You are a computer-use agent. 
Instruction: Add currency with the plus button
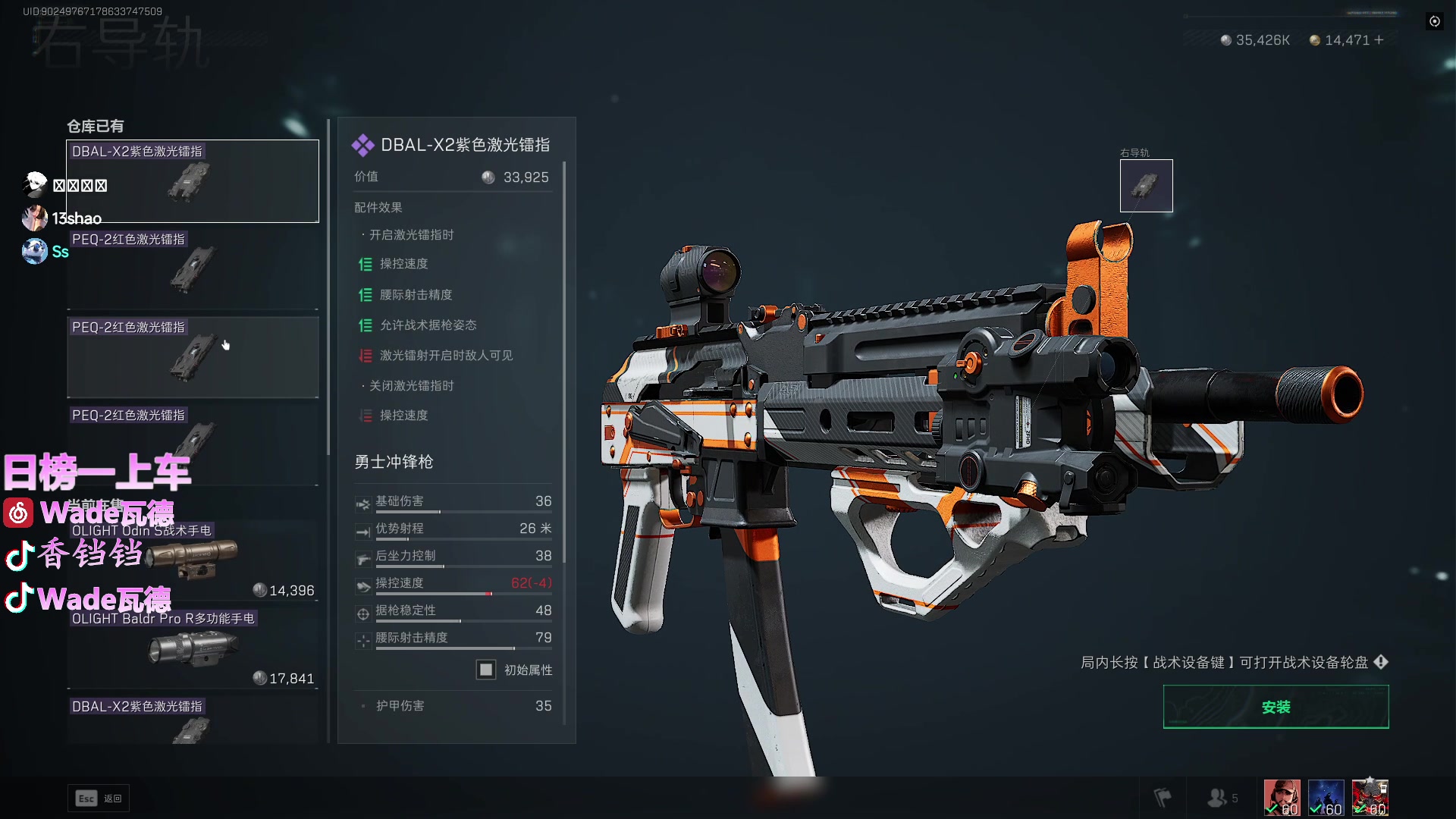(x=1379, y=40)
